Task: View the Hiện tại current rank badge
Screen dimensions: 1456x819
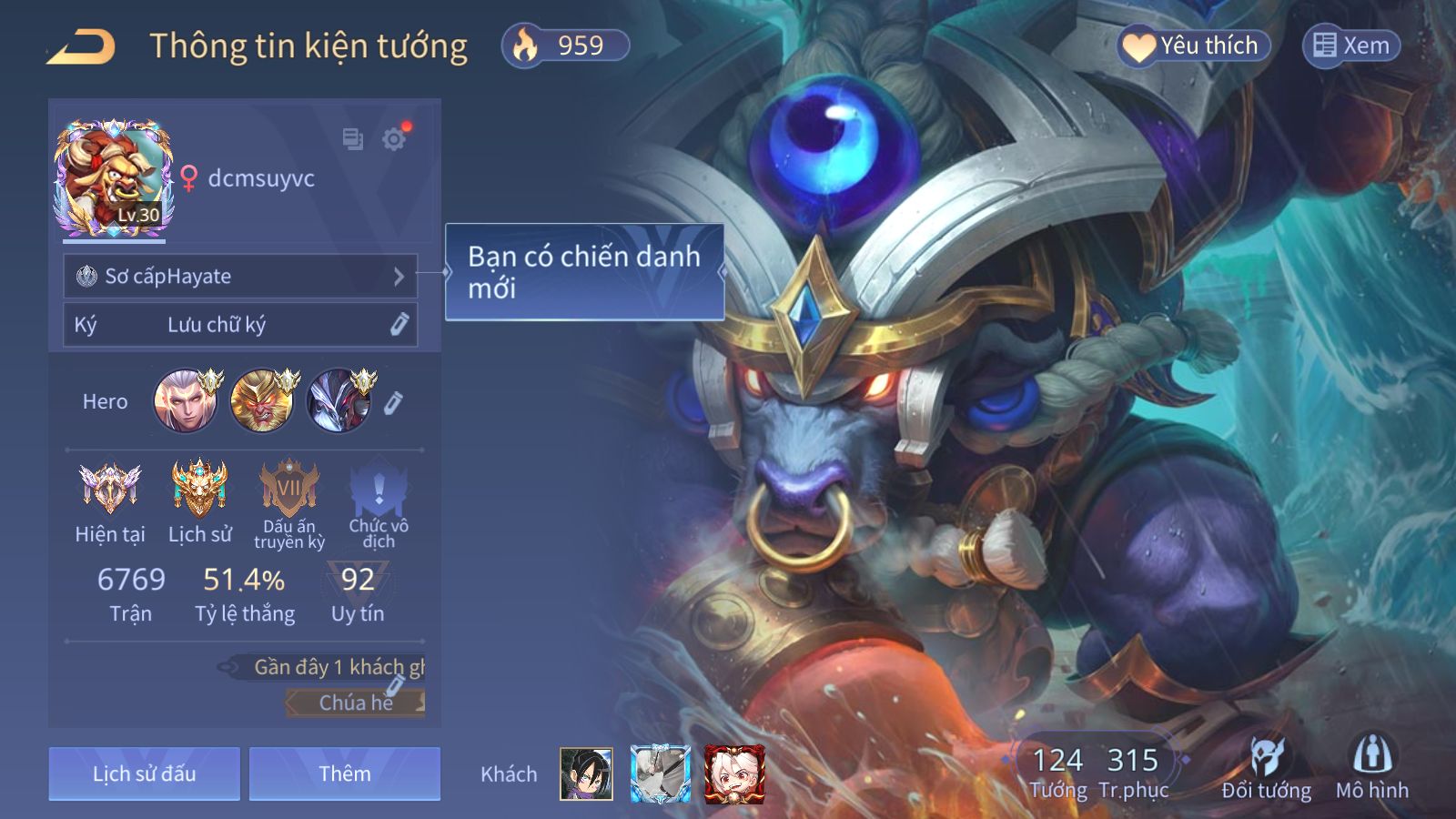Action: [110, 489]
